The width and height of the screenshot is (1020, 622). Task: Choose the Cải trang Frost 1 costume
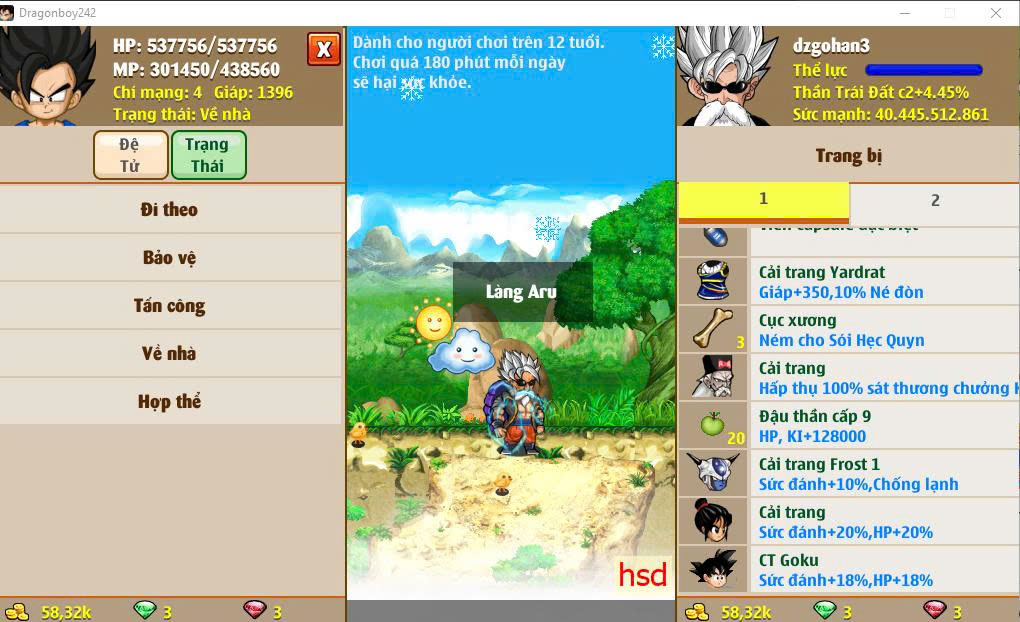click(848, 474)
